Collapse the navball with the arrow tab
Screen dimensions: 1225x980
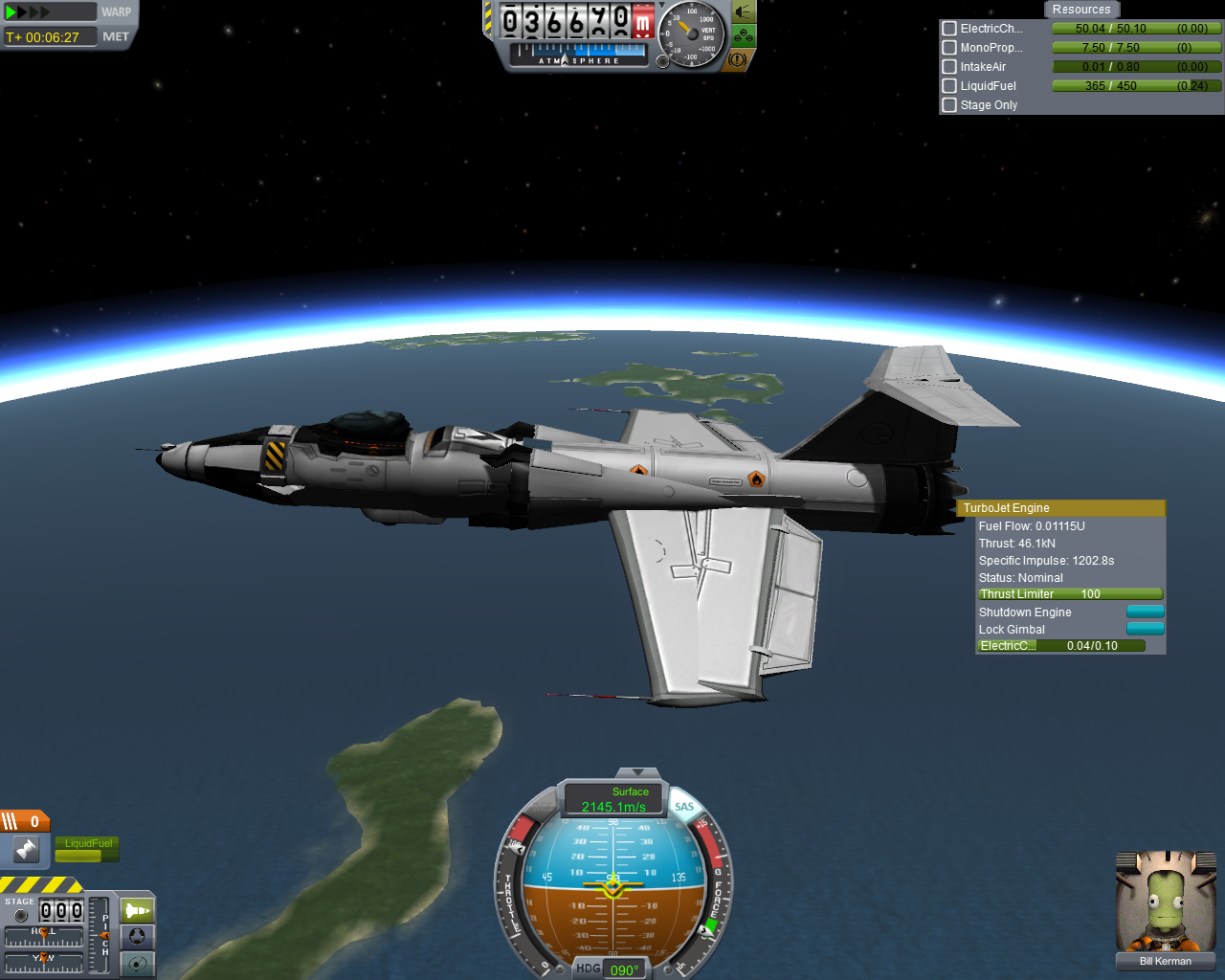coord(637,772)
